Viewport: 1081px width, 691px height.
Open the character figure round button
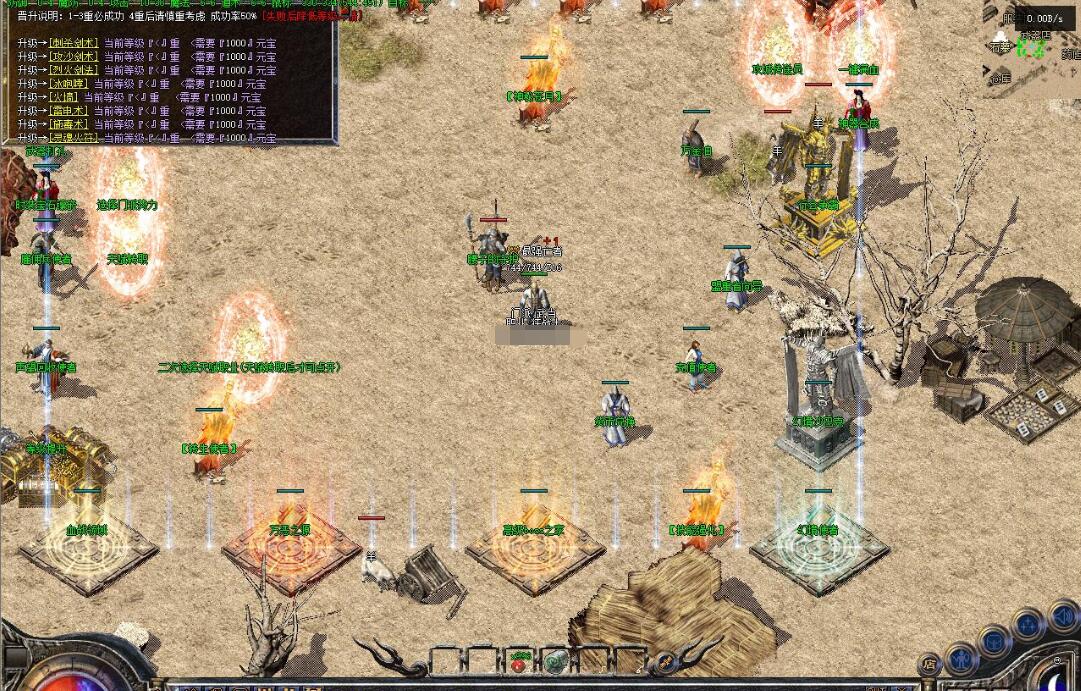961,657
